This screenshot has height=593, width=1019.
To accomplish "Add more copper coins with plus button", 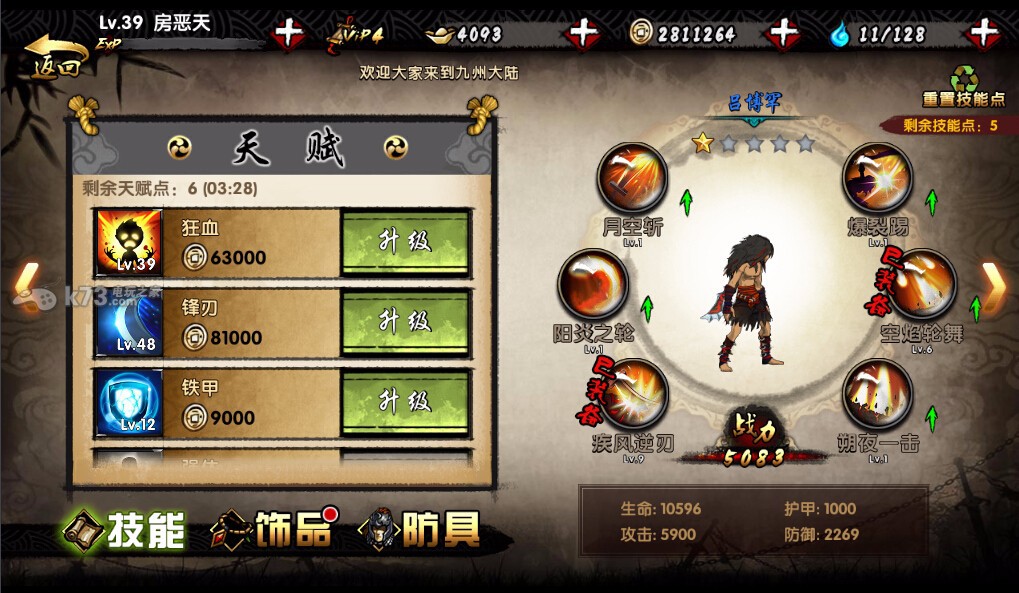I will pos(783,34).
